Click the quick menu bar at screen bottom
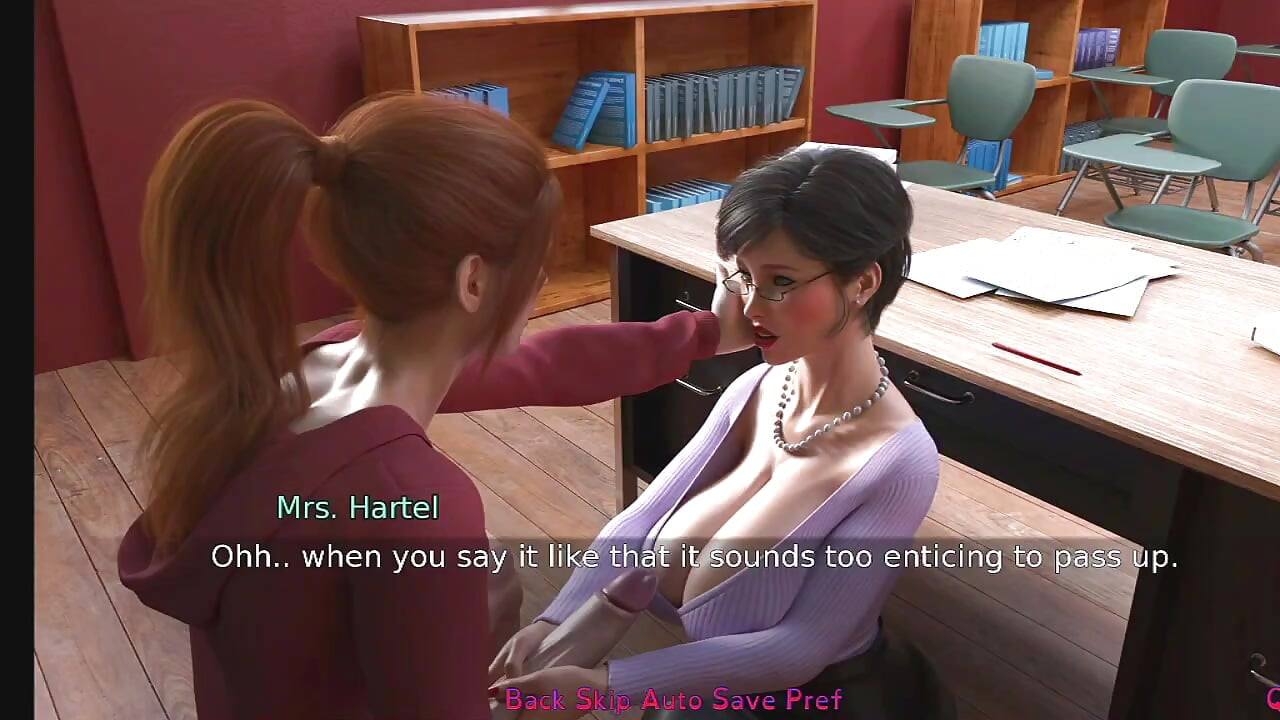Screen dimensions: 1280x720 click(675, 700)
